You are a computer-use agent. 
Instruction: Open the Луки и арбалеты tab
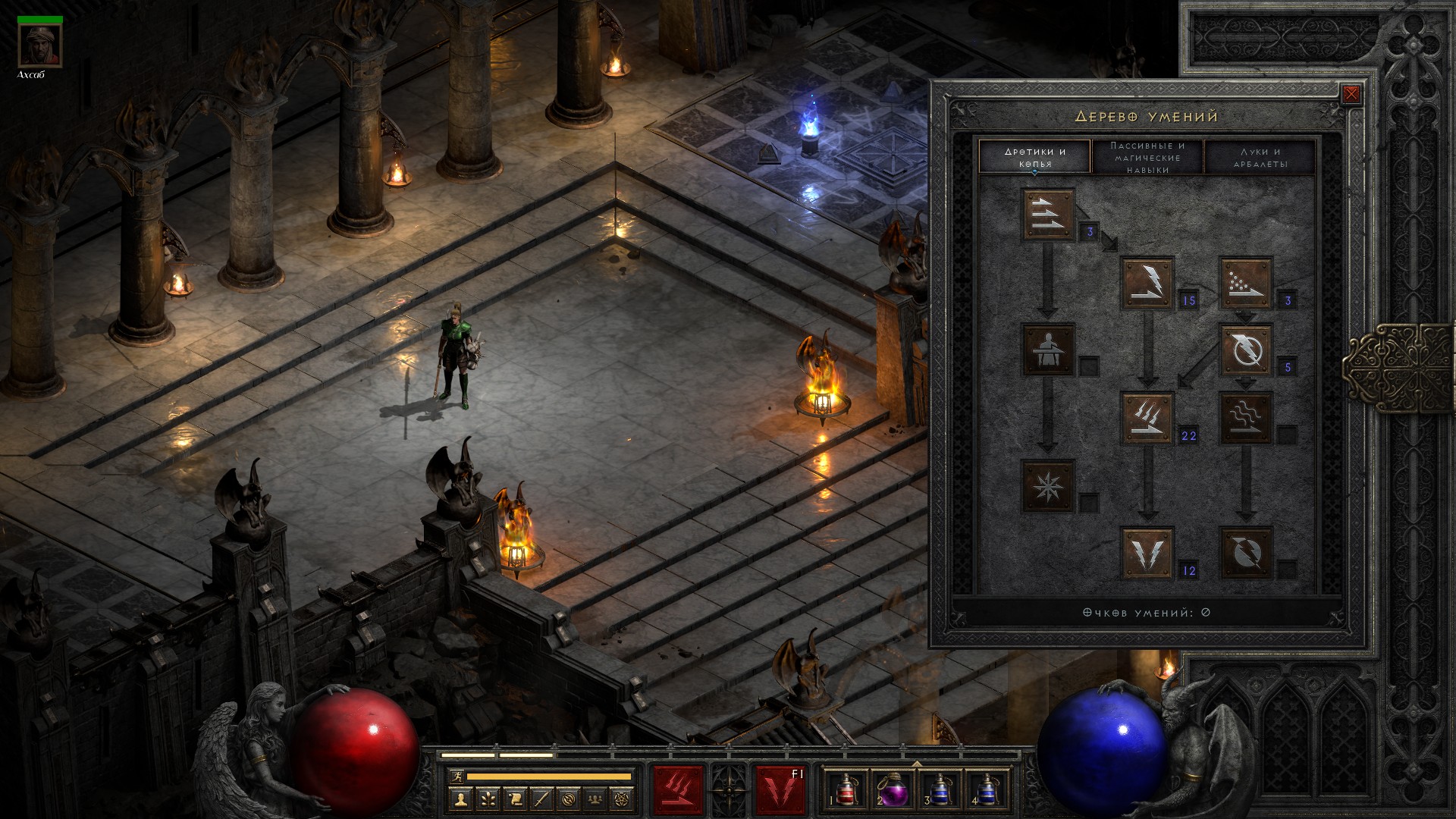(1260, 157)
